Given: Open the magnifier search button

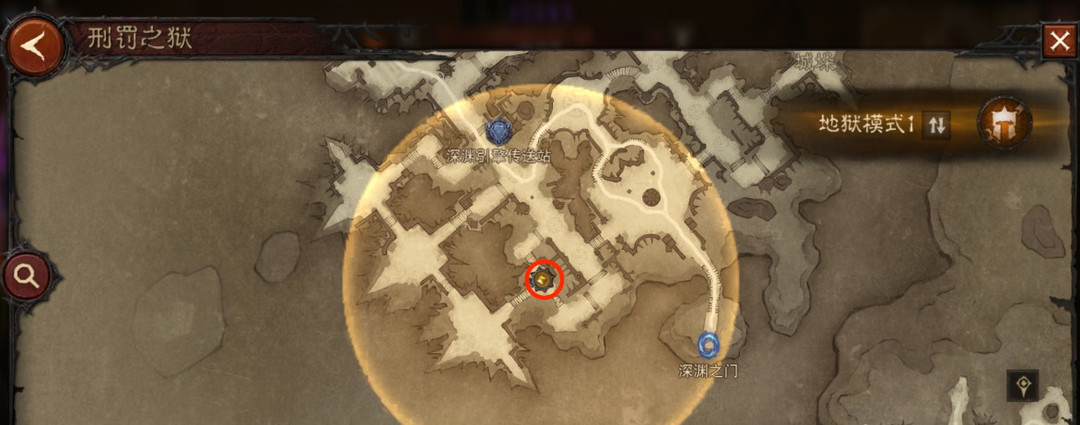Looking at the screenshot, I should tap(26, 276).
